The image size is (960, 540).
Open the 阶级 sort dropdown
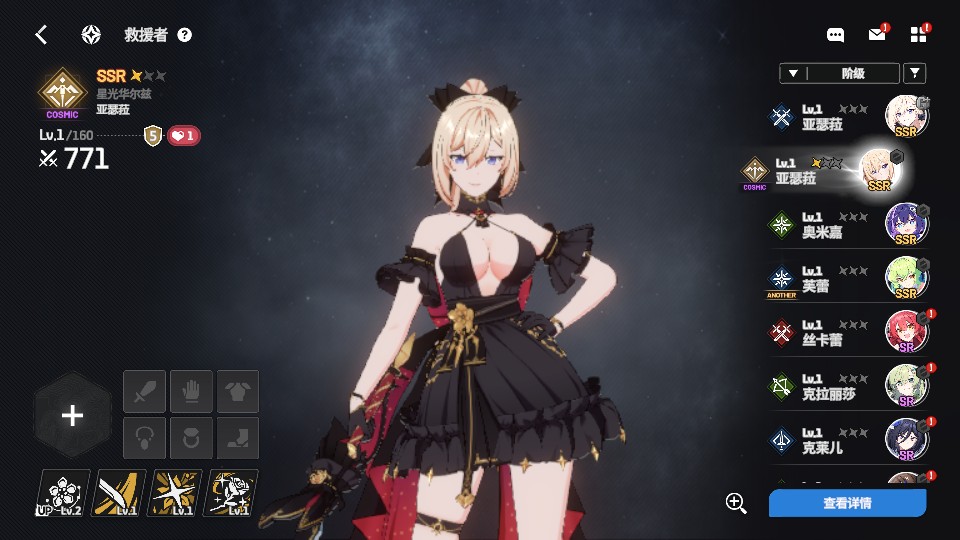pyautogui.click(x=838, y=73)
